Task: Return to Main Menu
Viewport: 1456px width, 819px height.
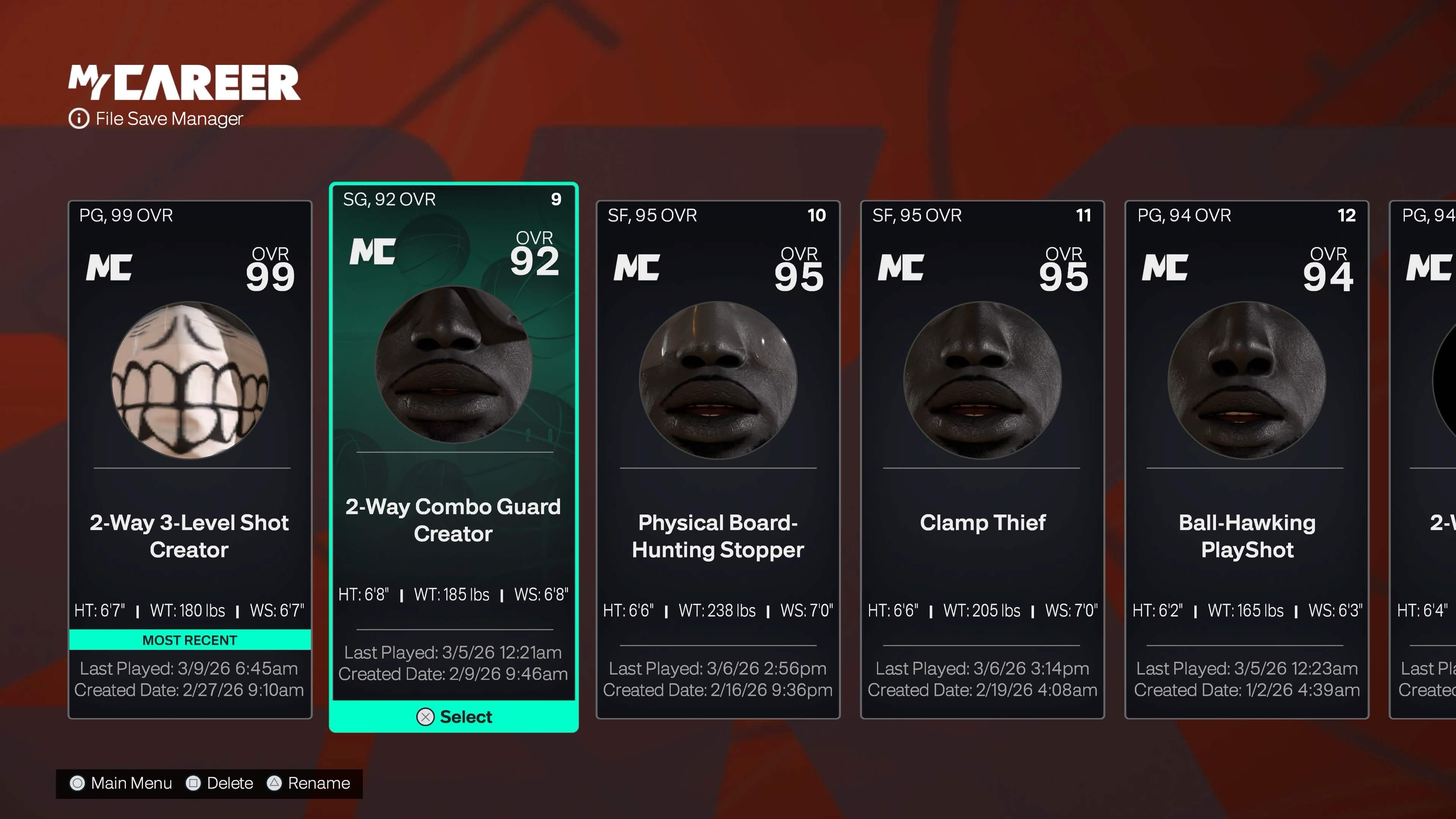Action: 121,783
